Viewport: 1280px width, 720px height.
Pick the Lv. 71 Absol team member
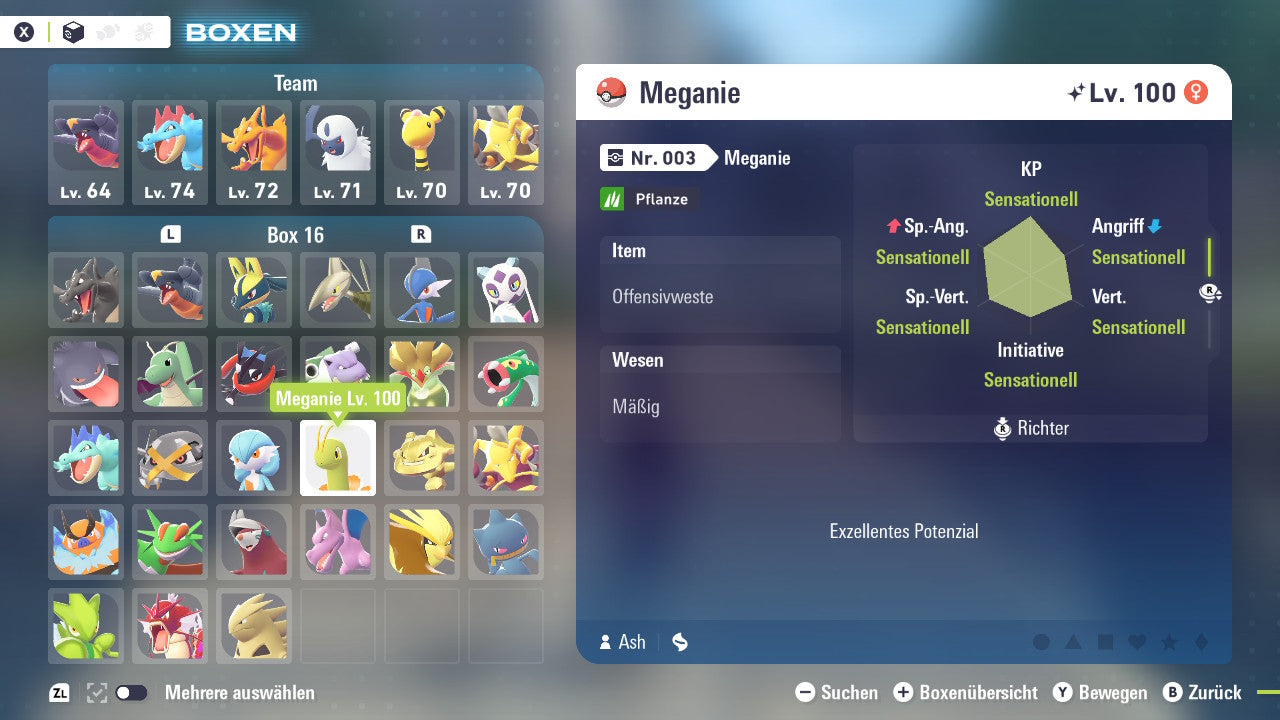click(338, 152)
